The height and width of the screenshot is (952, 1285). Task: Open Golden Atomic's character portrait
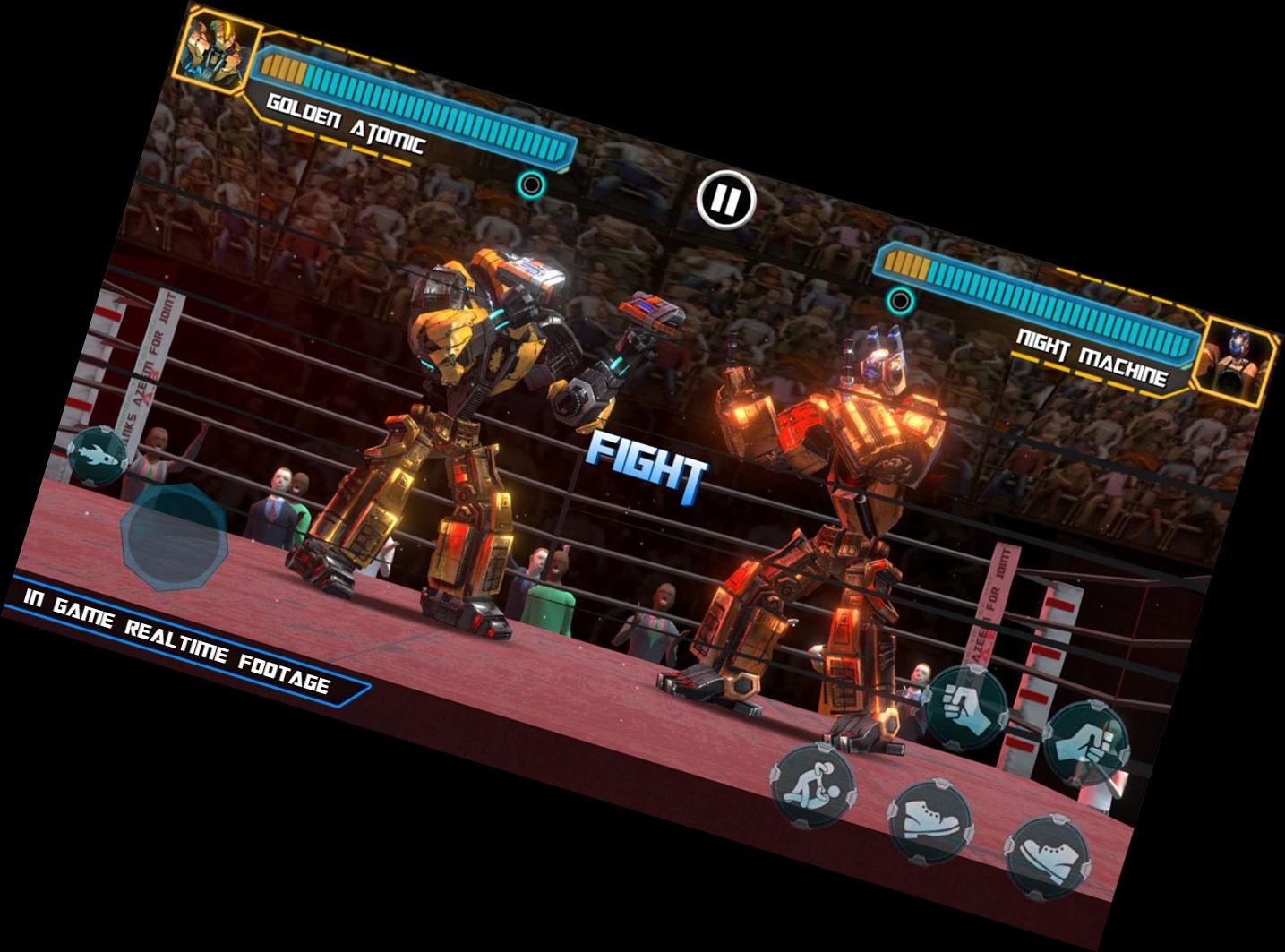(x=218, y=51)
